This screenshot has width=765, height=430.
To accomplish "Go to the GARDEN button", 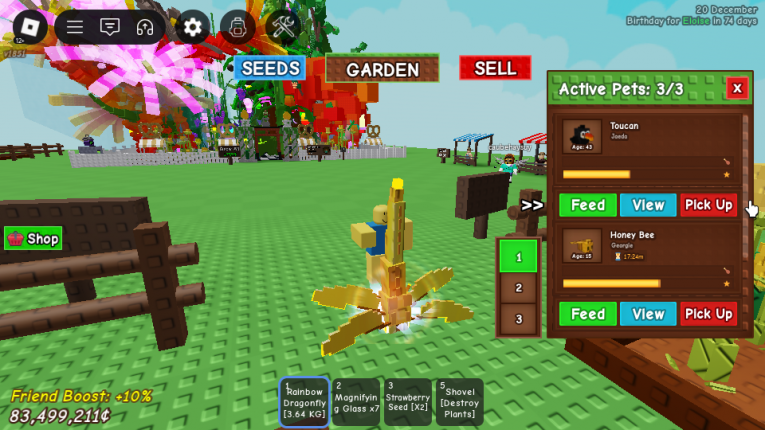I will click(x=382, y=69).
